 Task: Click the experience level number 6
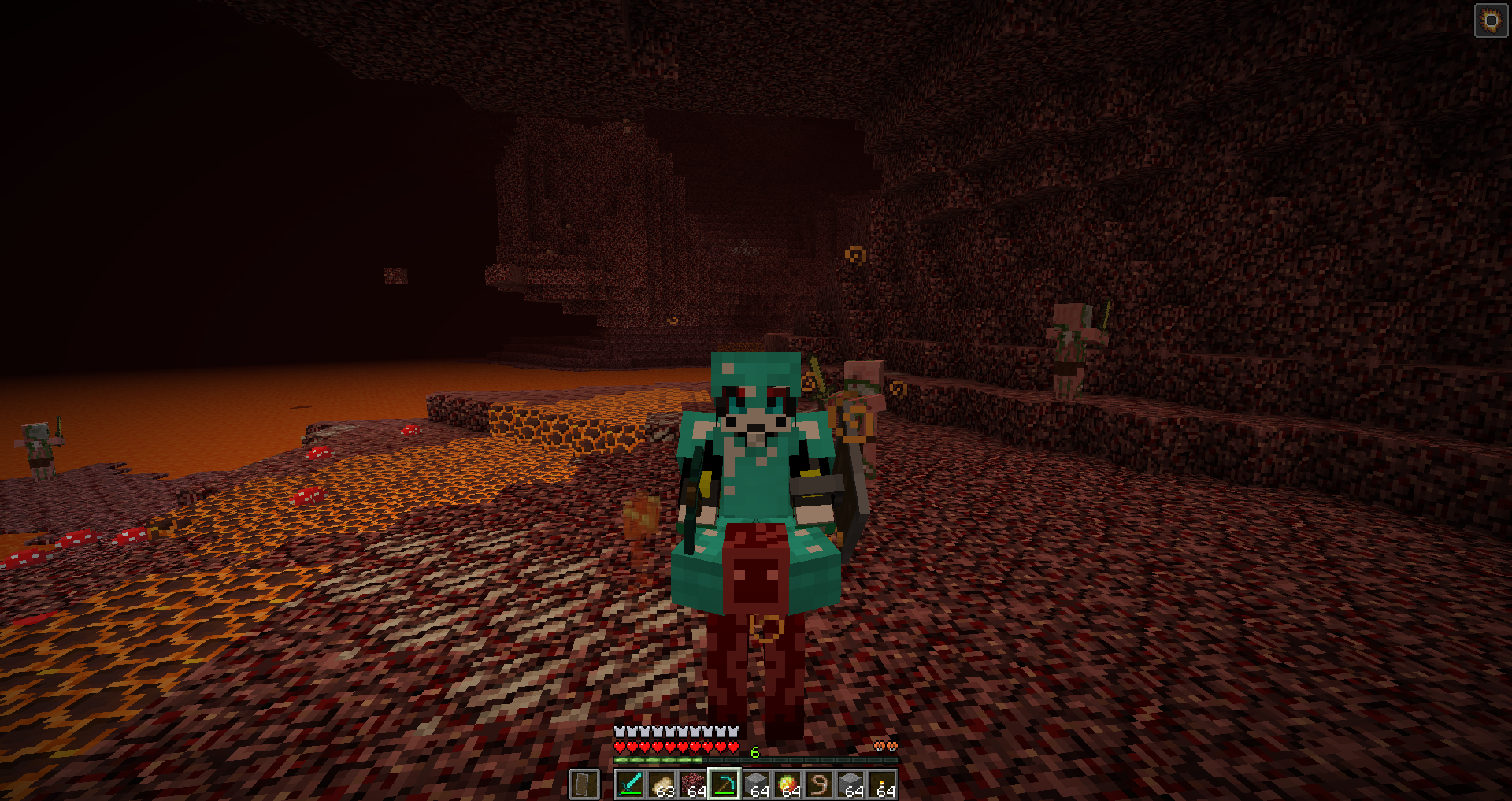click(754, 751)
